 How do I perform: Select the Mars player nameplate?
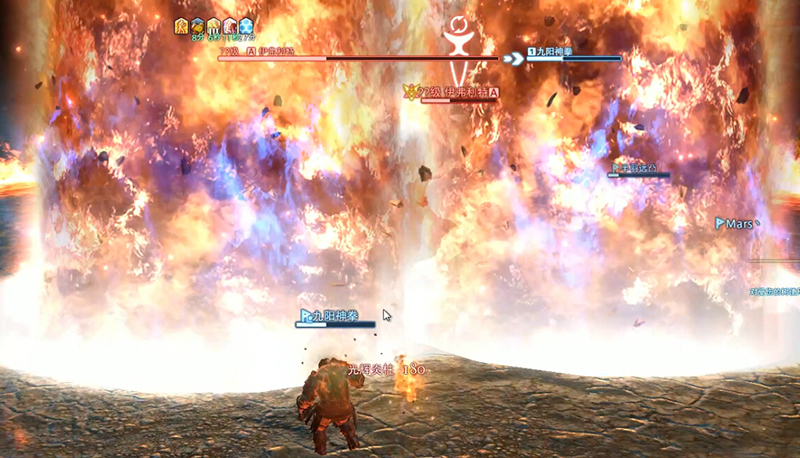[735, 224]
